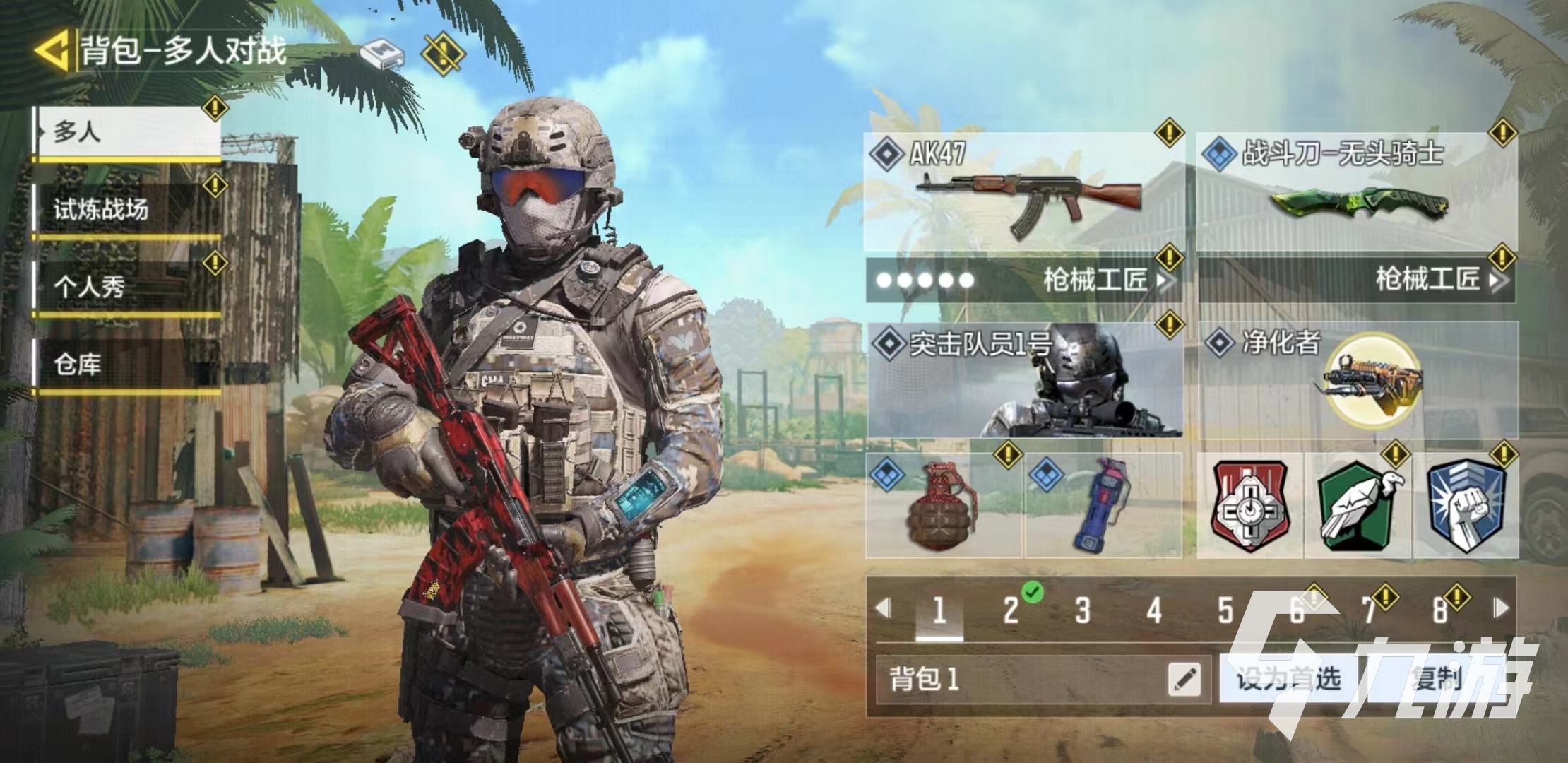This screenshot has width=1568, height=763.
Task: Select the 个人秀 tab
Action: [129, 286]
